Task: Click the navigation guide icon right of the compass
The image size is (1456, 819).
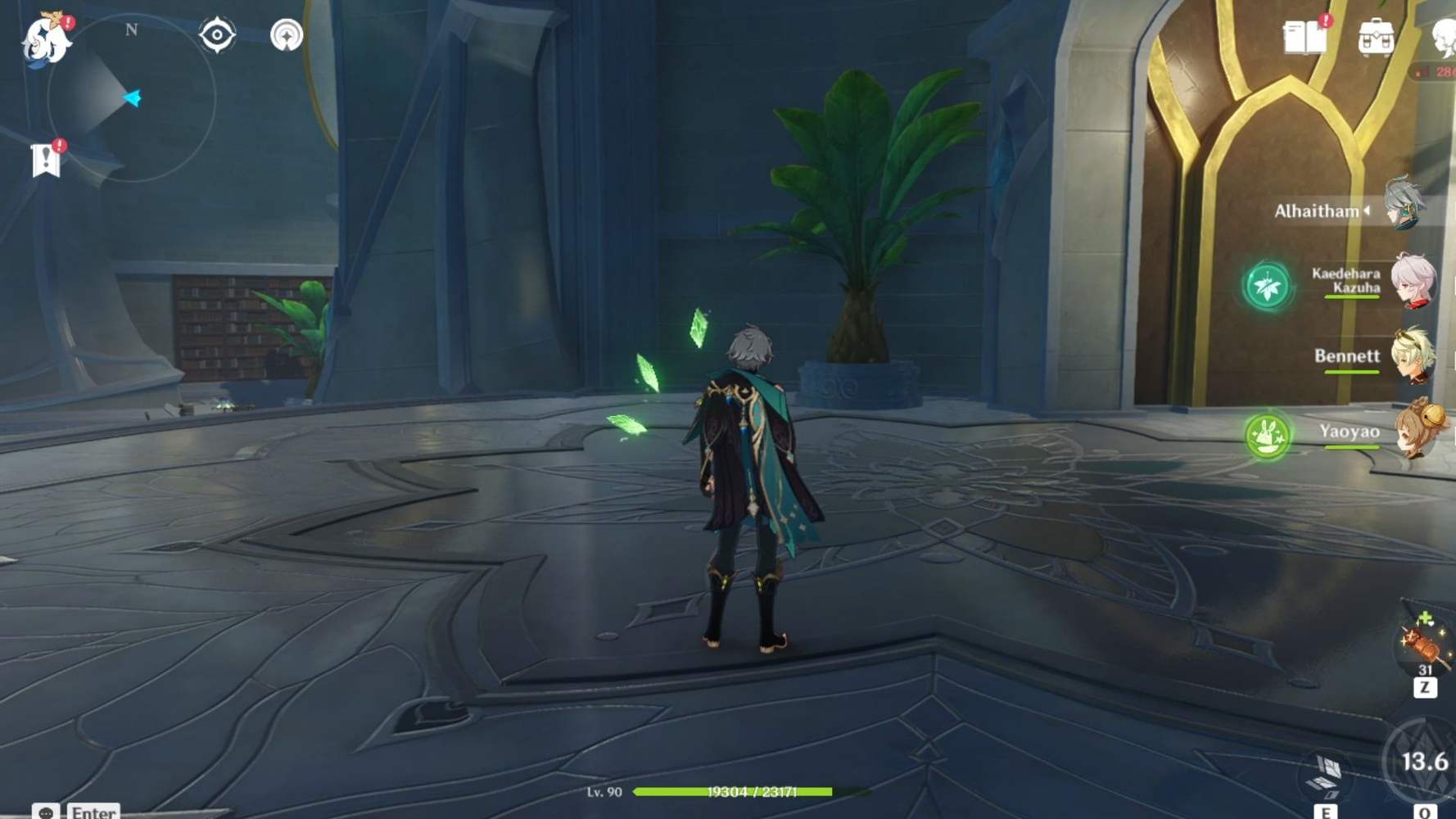Action: (286, 35)
